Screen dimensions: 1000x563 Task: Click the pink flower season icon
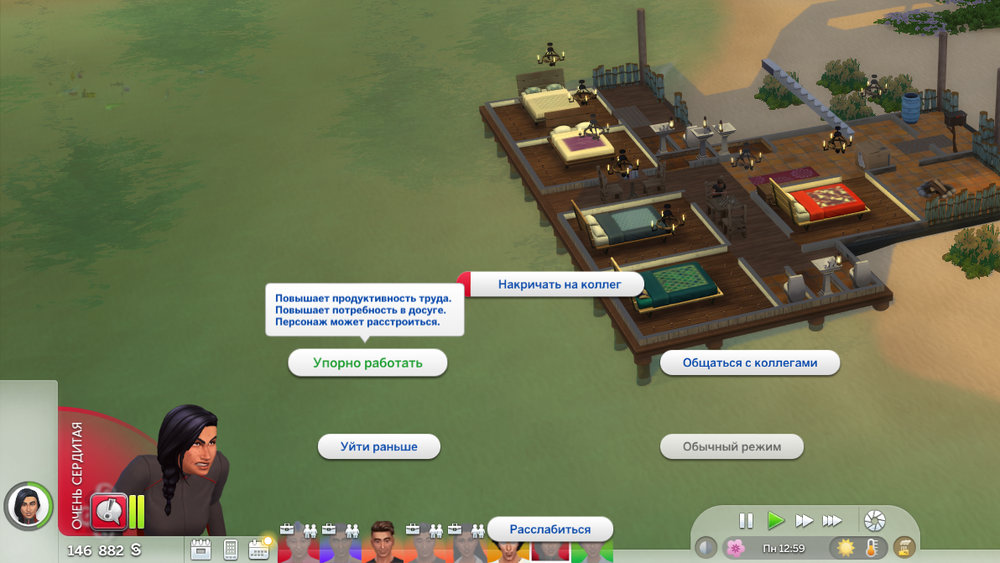click(x=735, y=548)
